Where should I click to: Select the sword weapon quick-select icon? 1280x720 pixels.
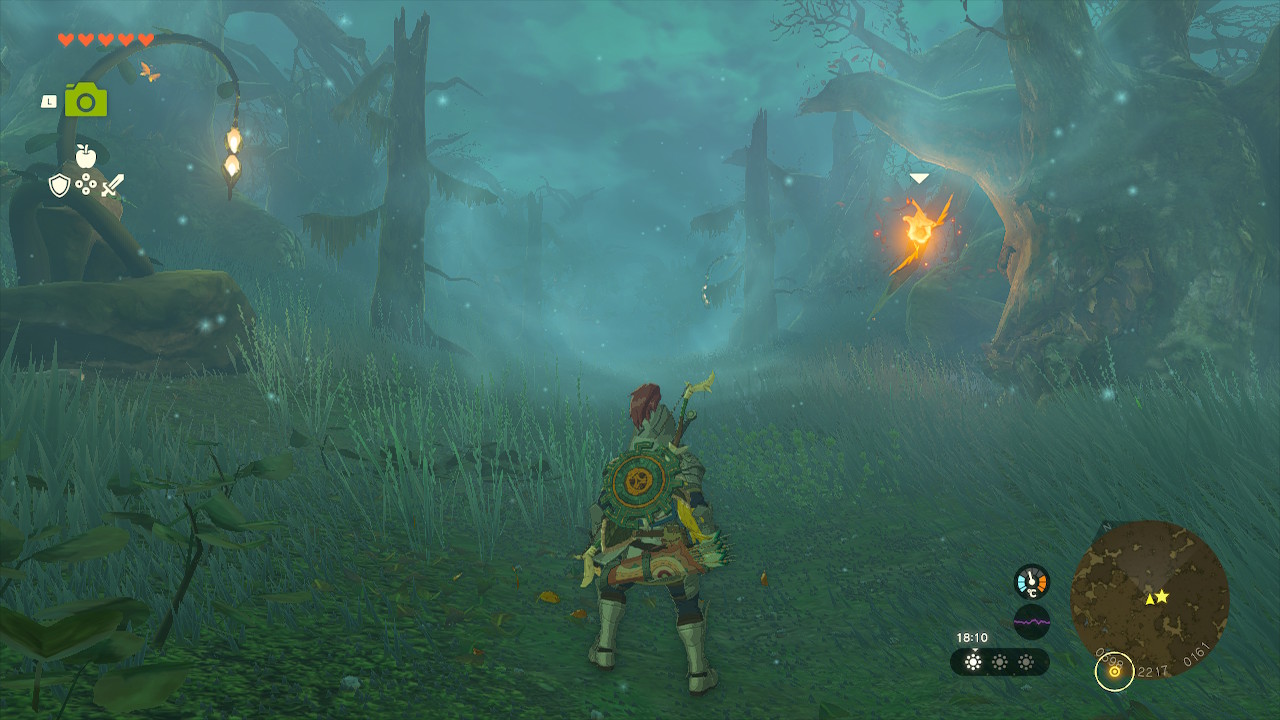(112, 185)
